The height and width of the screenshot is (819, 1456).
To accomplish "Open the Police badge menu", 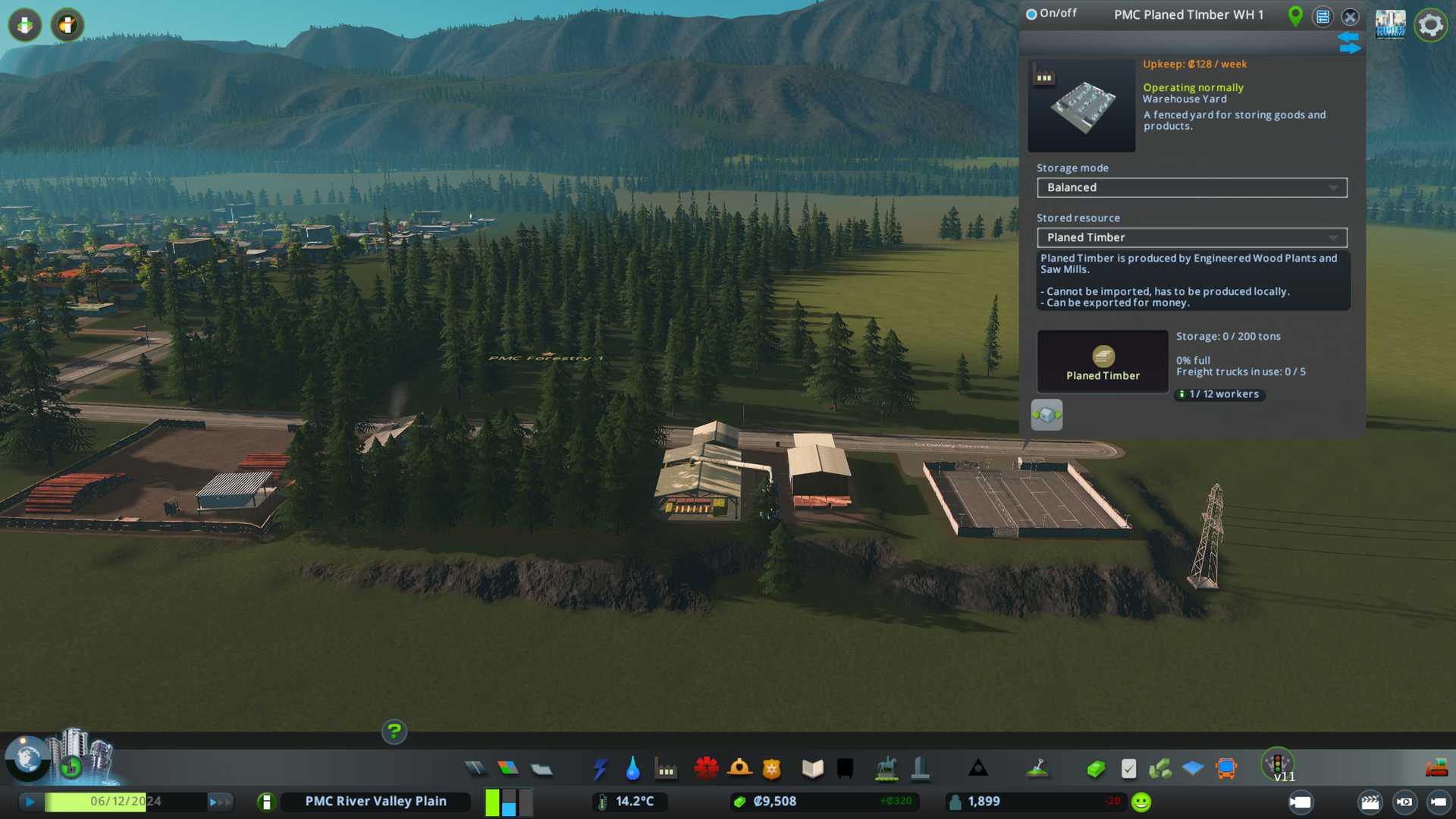I will 771,769.
